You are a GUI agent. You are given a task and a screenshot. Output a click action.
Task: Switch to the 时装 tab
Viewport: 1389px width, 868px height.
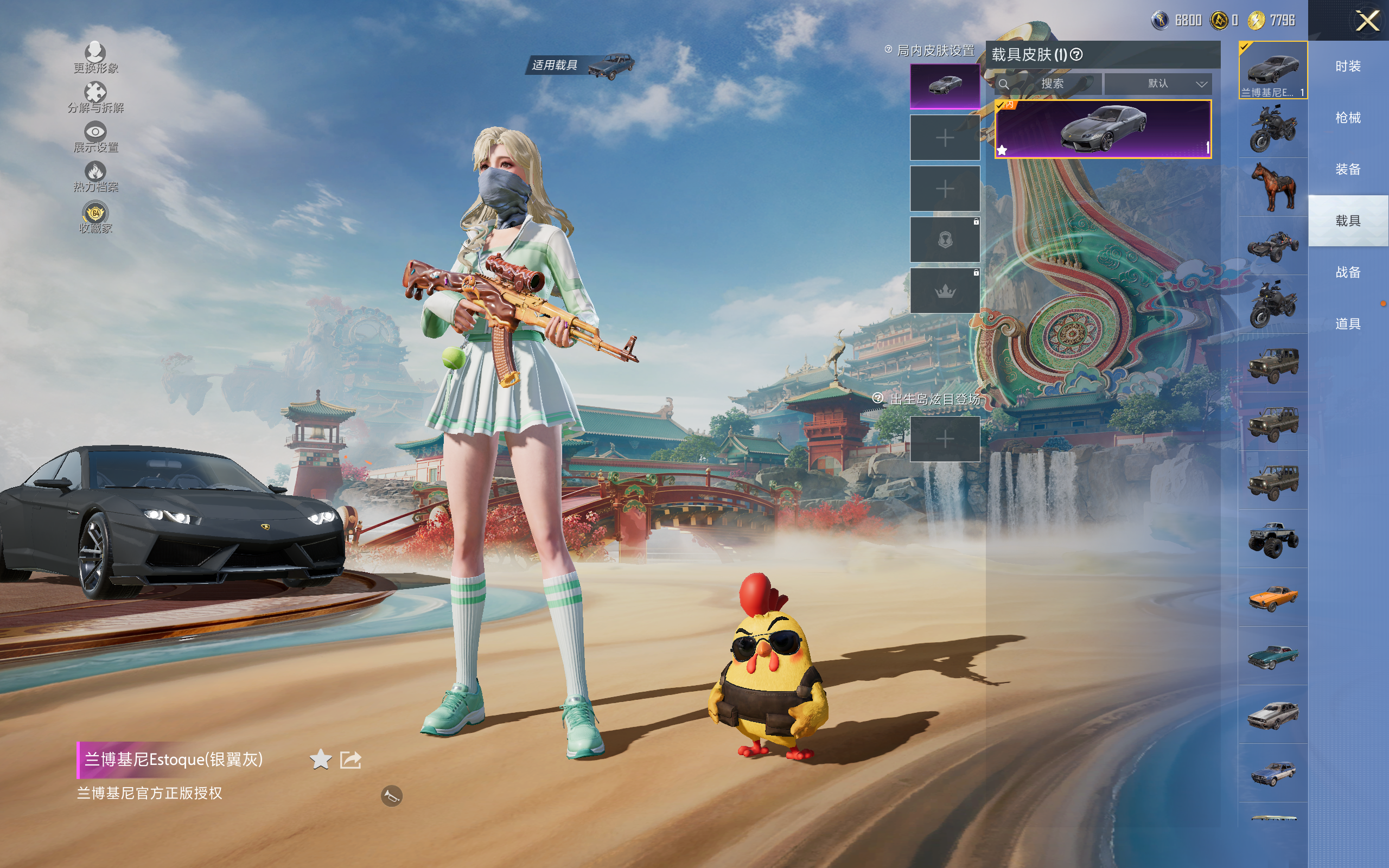click(1348, 67)
